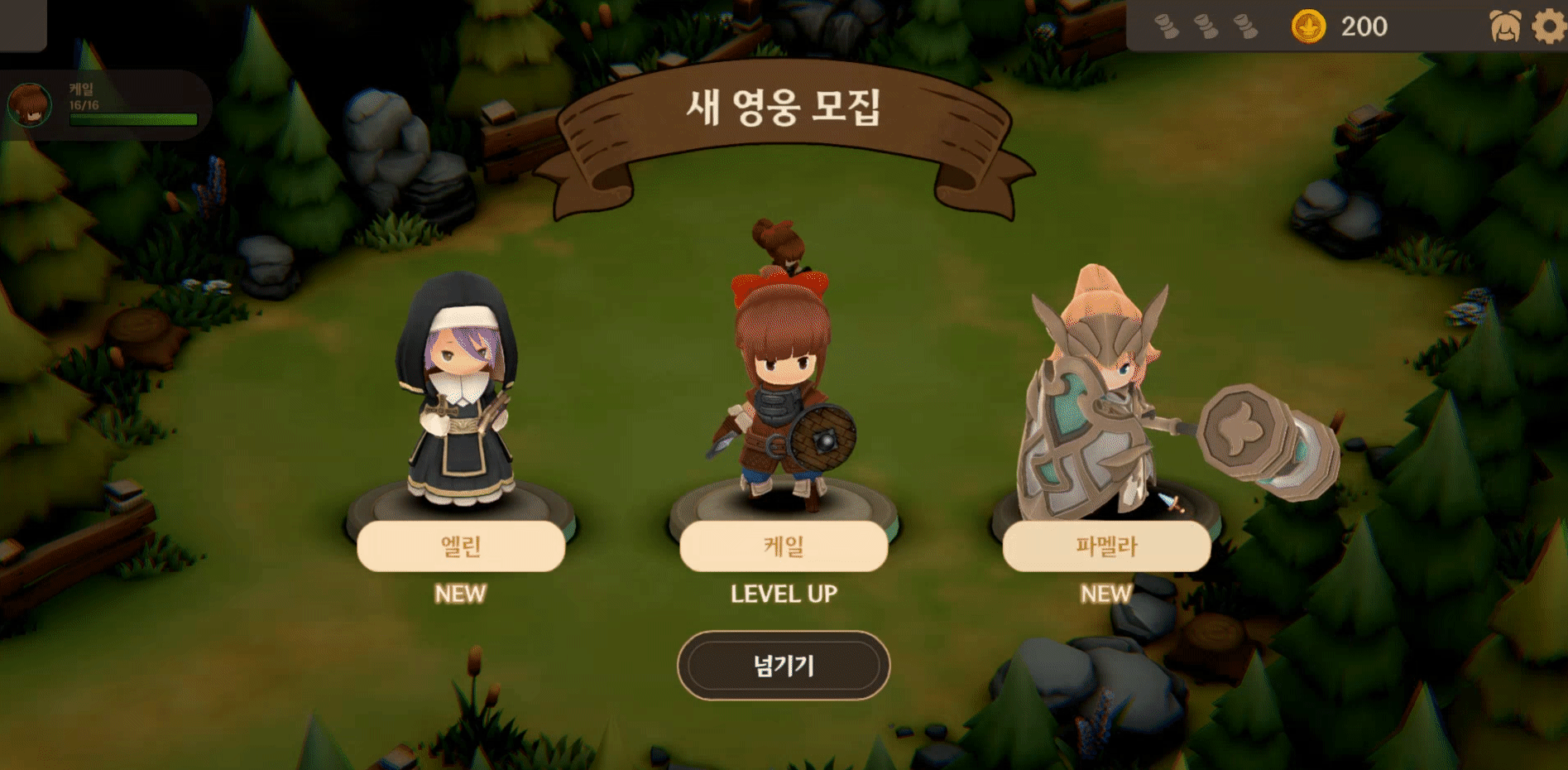Recruit the new hero 파멜라

pos(1105,546)
